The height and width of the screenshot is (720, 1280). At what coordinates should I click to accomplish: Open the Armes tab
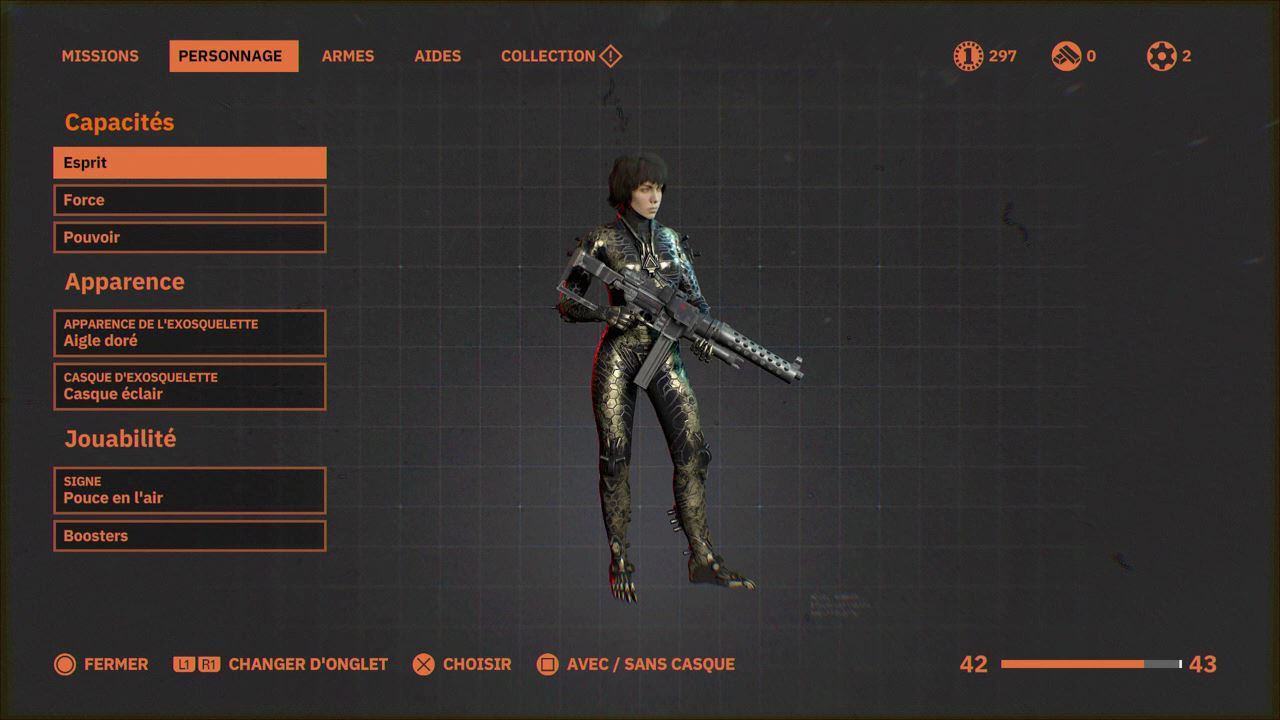(x=347, y=56)
